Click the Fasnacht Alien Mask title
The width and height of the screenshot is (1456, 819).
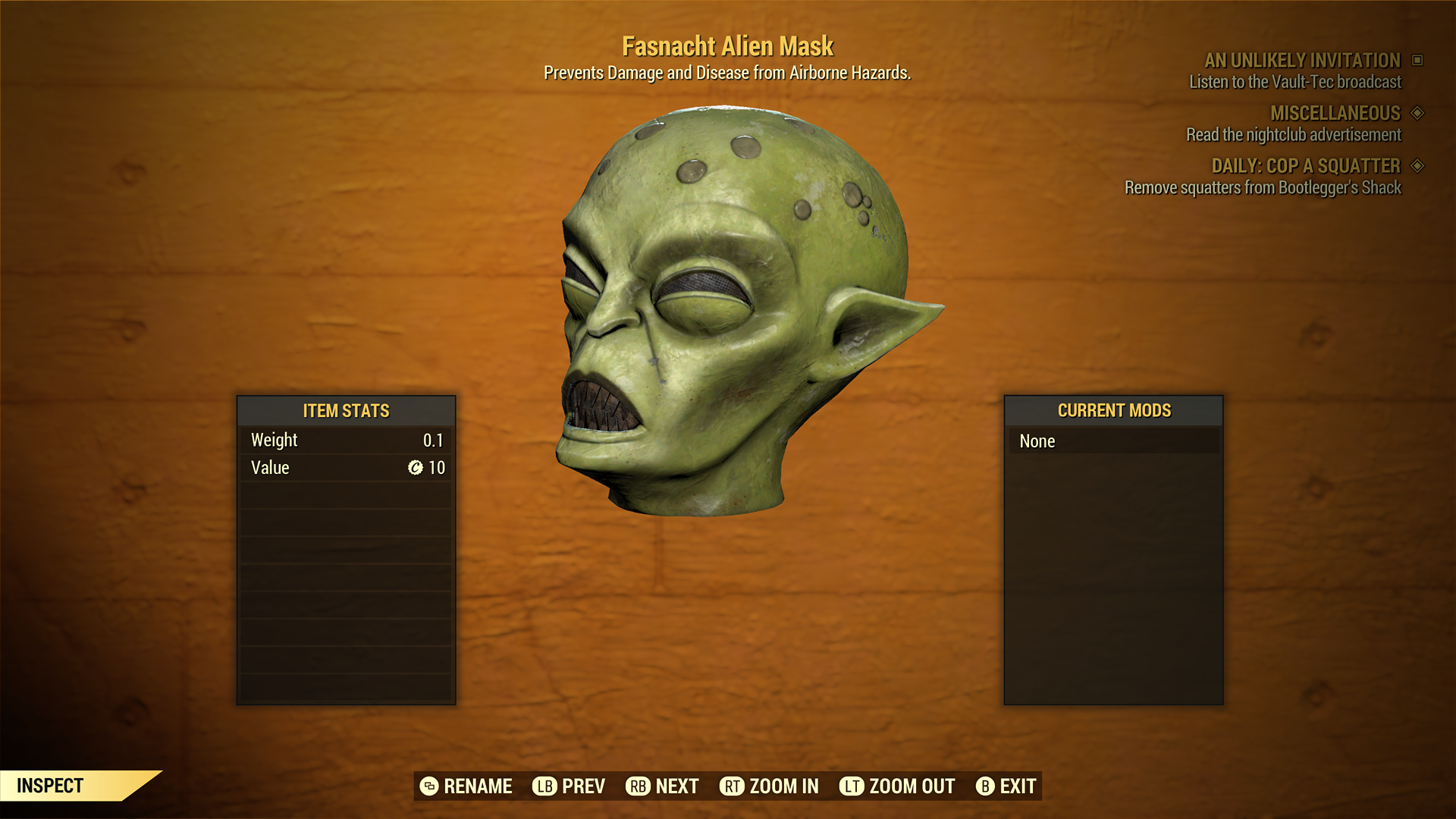tap(728, 45)
